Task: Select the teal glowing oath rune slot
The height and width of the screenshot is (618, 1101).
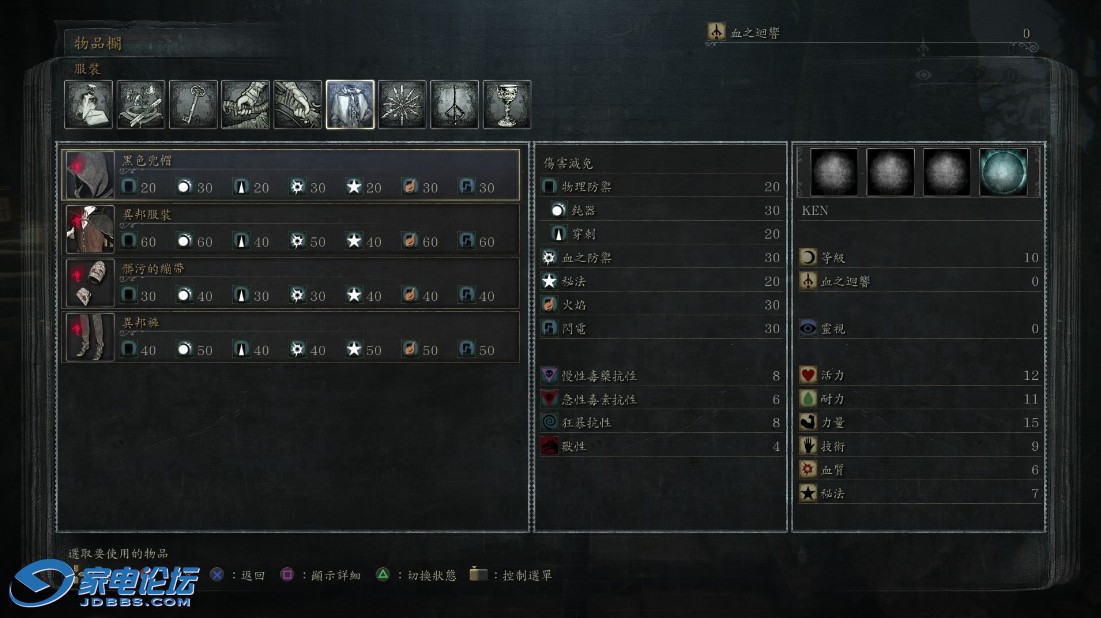Action: coord(1002,173)
